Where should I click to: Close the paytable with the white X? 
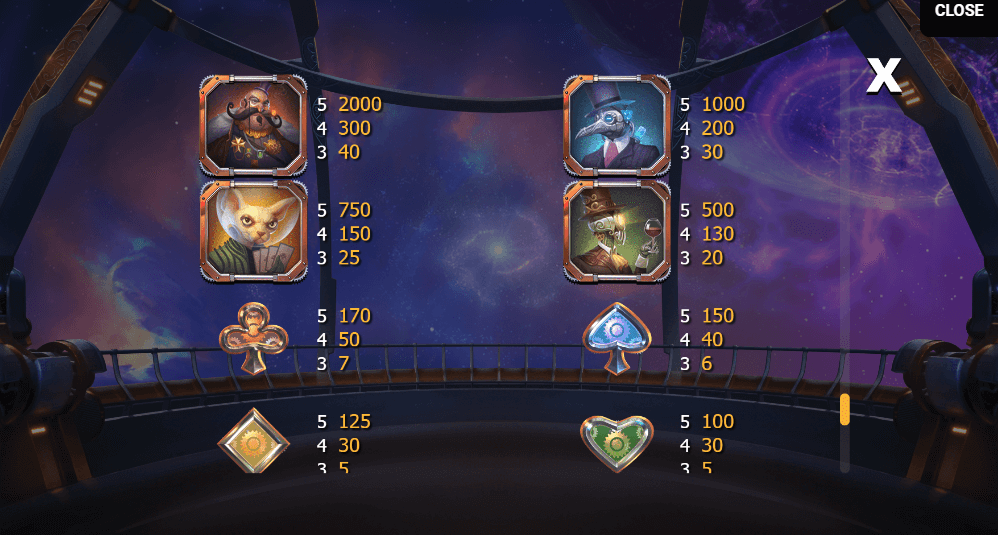coord(883,75)
